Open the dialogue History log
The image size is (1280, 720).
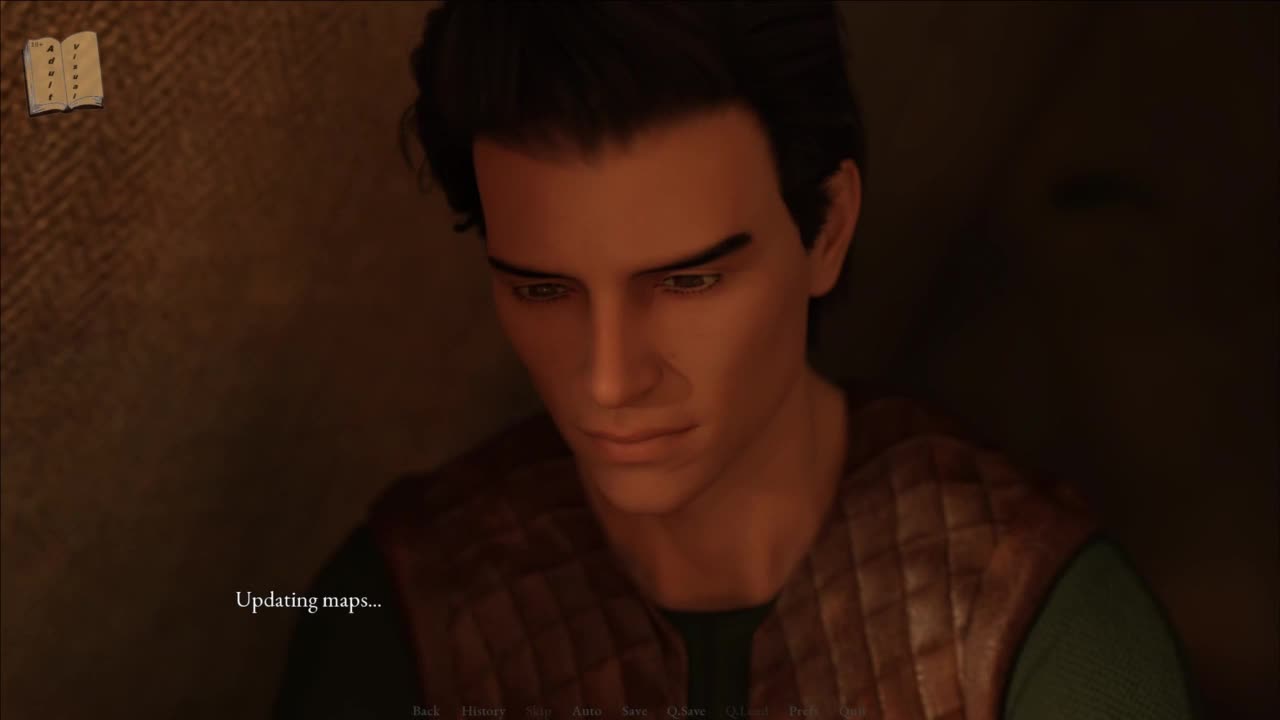point(483,711)
